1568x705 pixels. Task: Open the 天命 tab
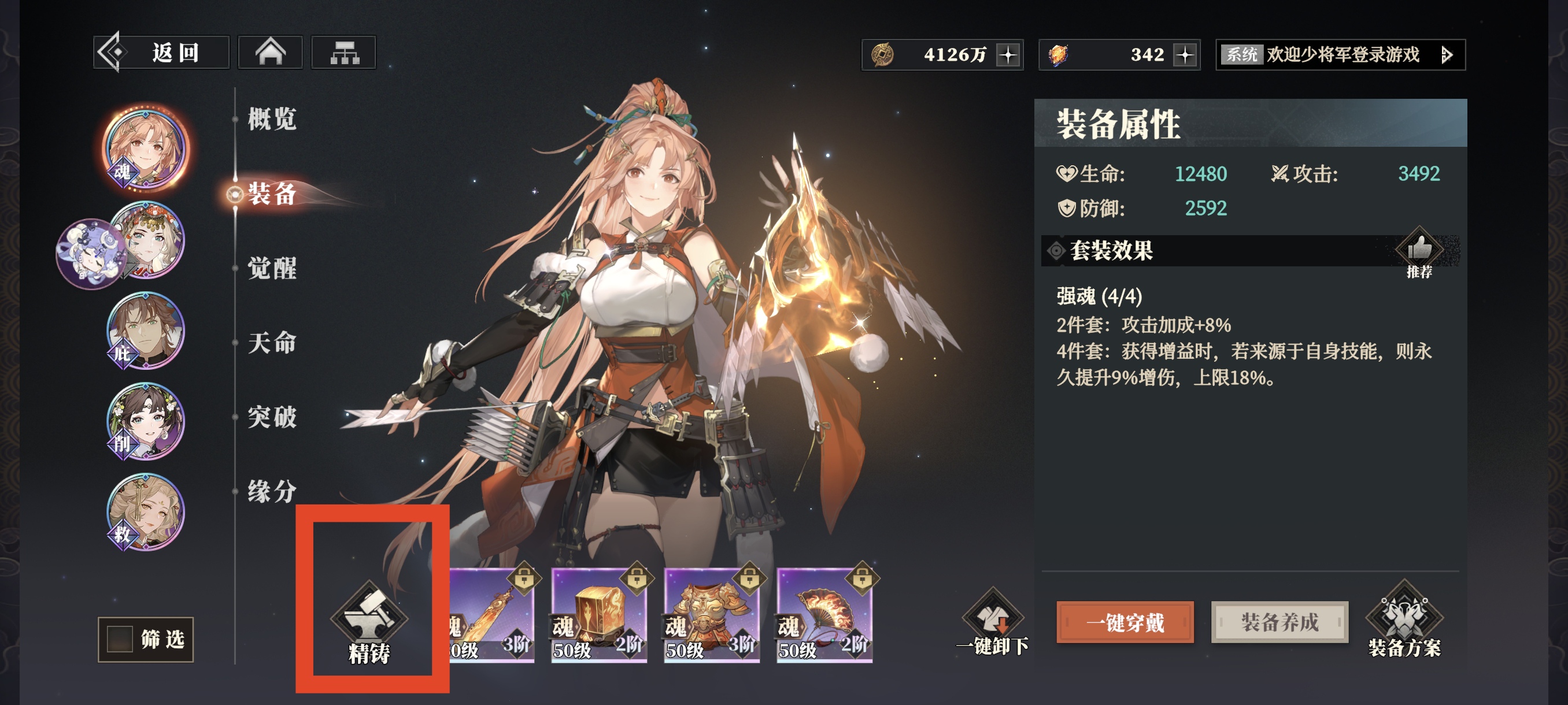[272, 343]
